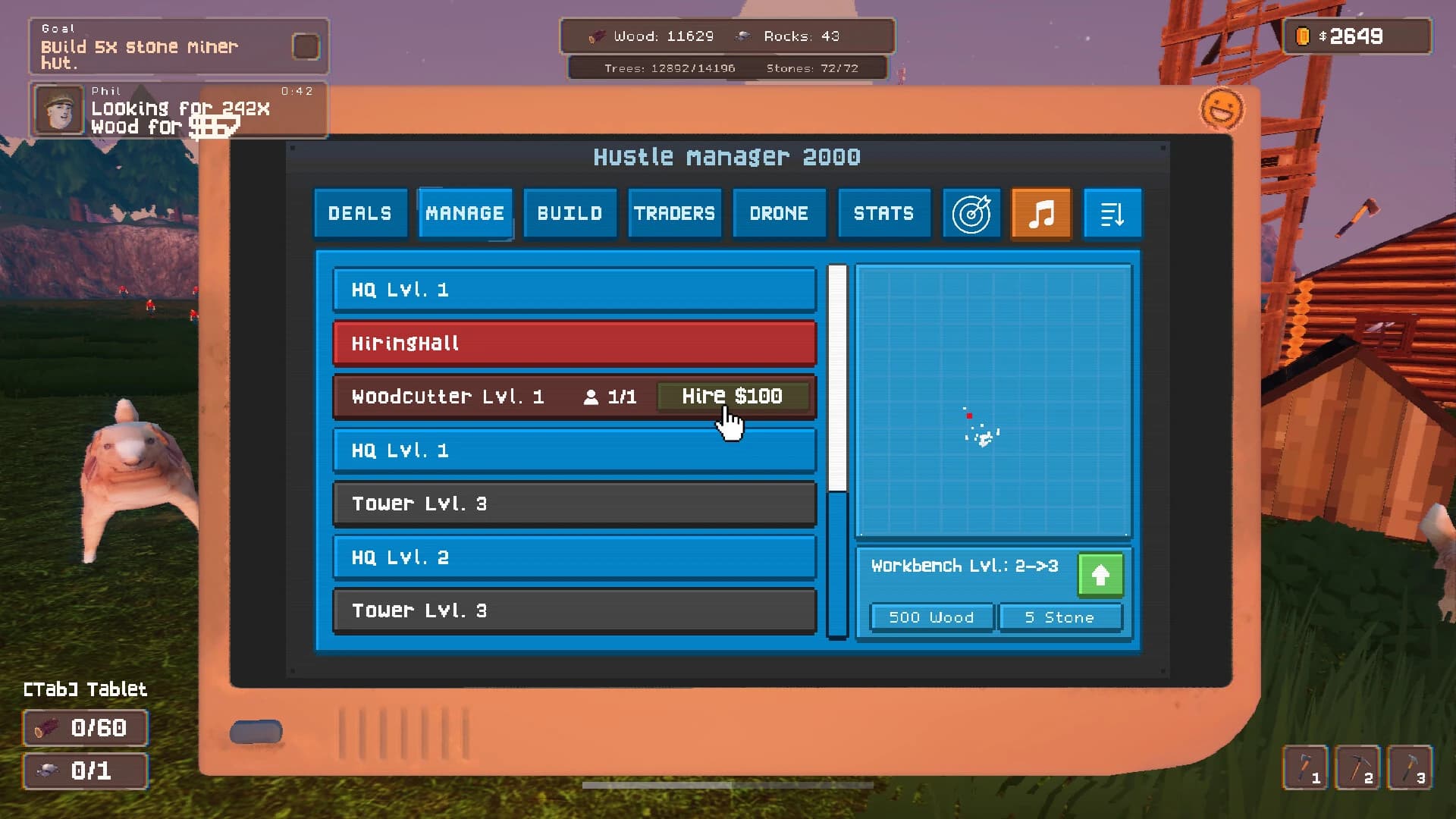The height and width of the screenshot is (819, 1456).
Task: Click the 500 Wood cost button
Action: [x=931, y=617]
